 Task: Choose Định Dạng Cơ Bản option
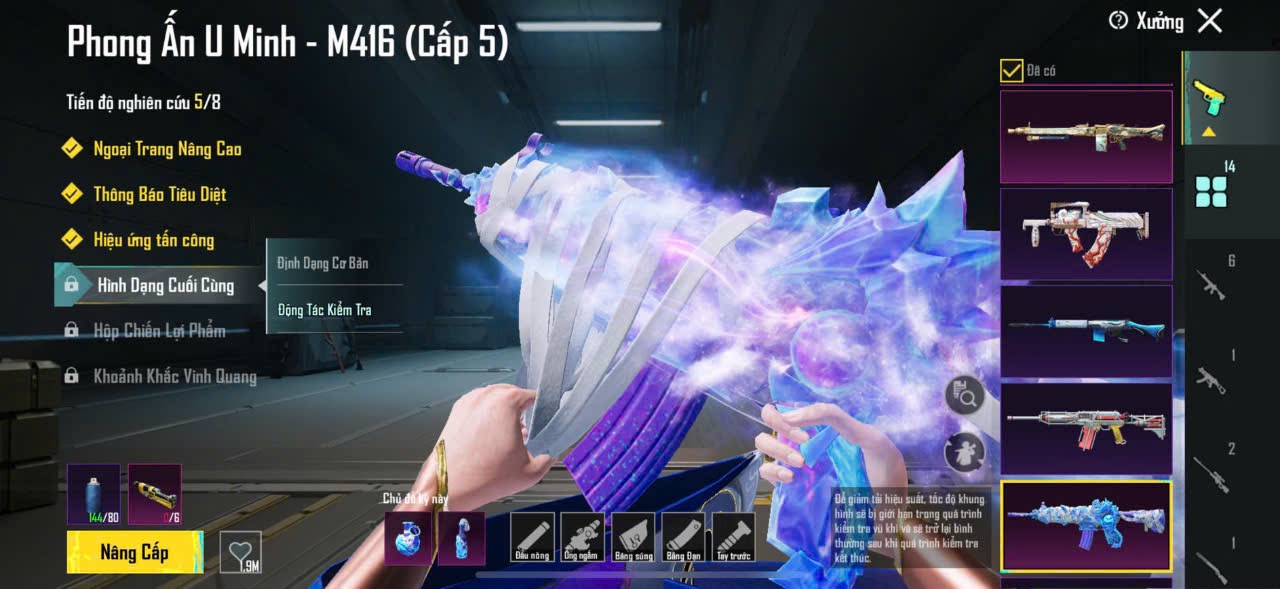pyautogui.click(x=322, y=263)
